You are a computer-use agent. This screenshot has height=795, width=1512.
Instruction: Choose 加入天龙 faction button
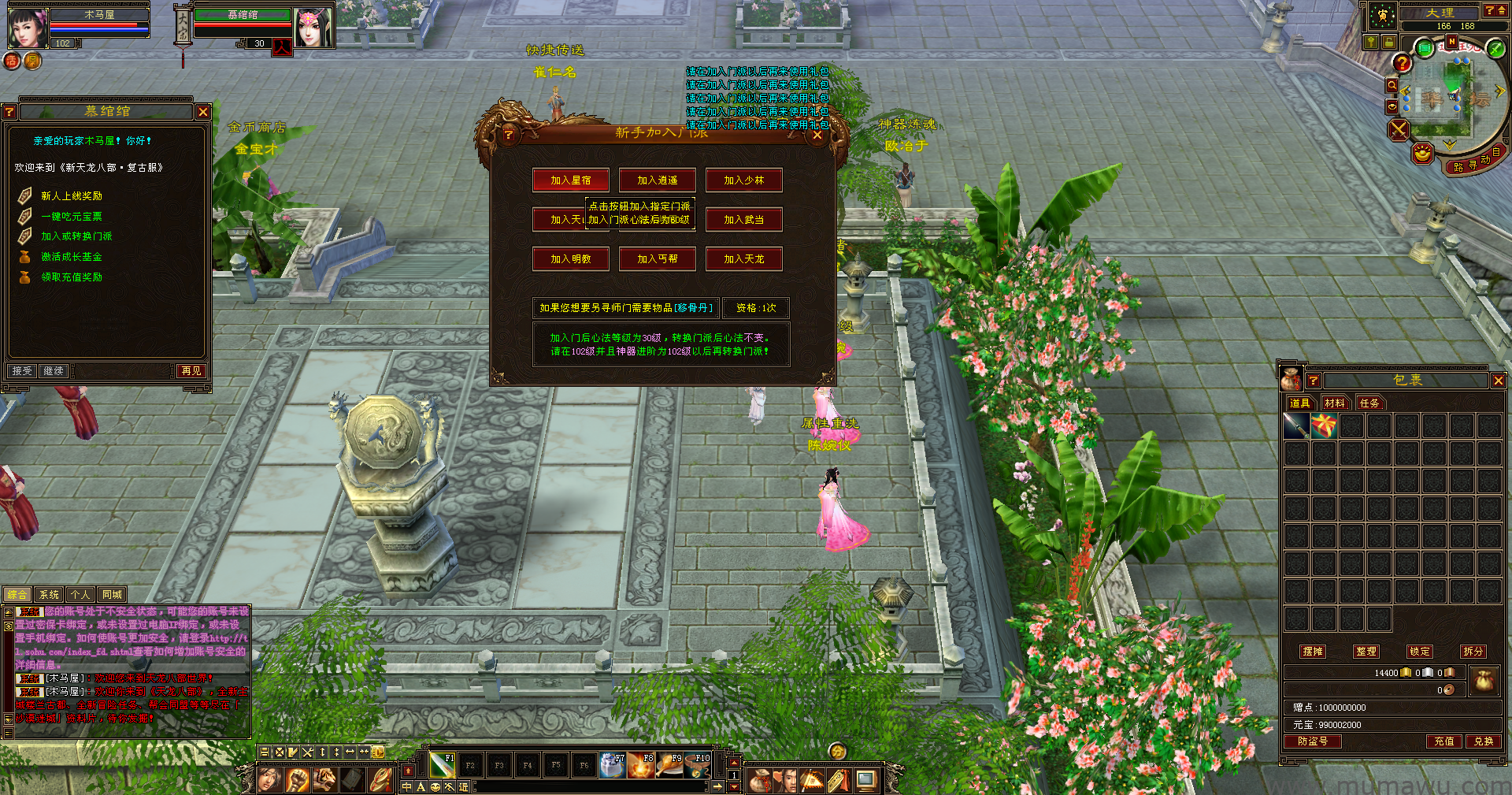pos(743,259)
